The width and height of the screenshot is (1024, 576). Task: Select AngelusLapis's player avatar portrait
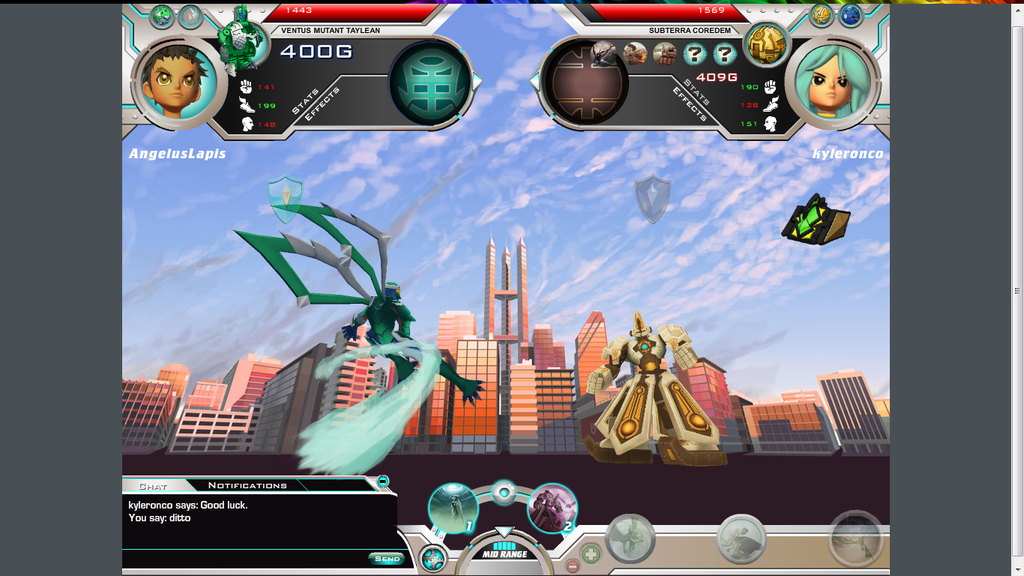[x=176, y=82]
